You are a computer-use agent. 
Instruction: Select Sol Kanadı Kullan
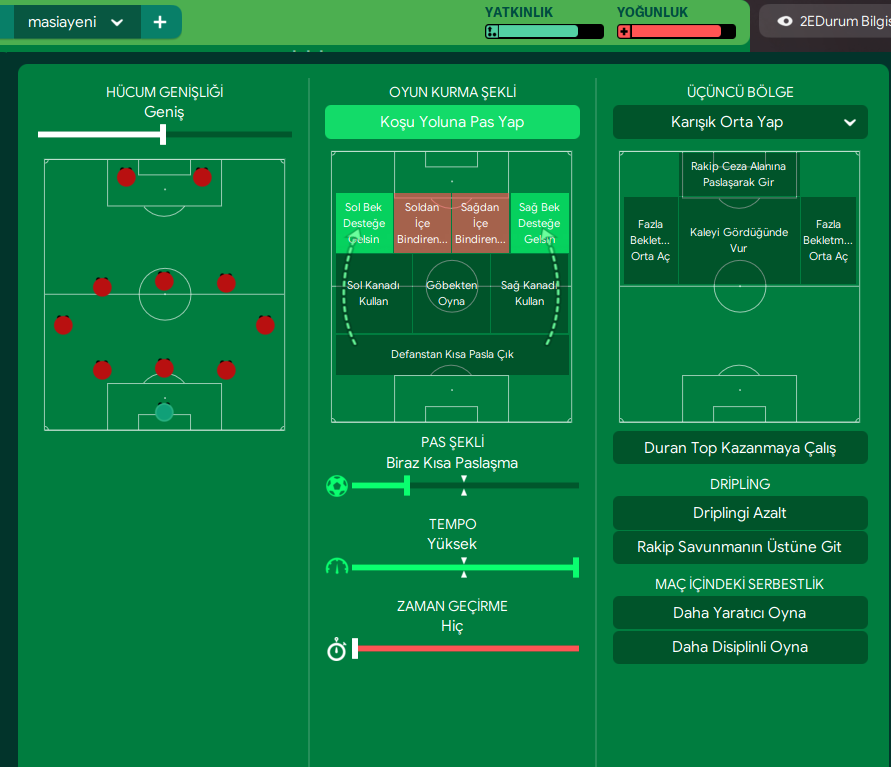pyautogui.click(x=373, y=293)
